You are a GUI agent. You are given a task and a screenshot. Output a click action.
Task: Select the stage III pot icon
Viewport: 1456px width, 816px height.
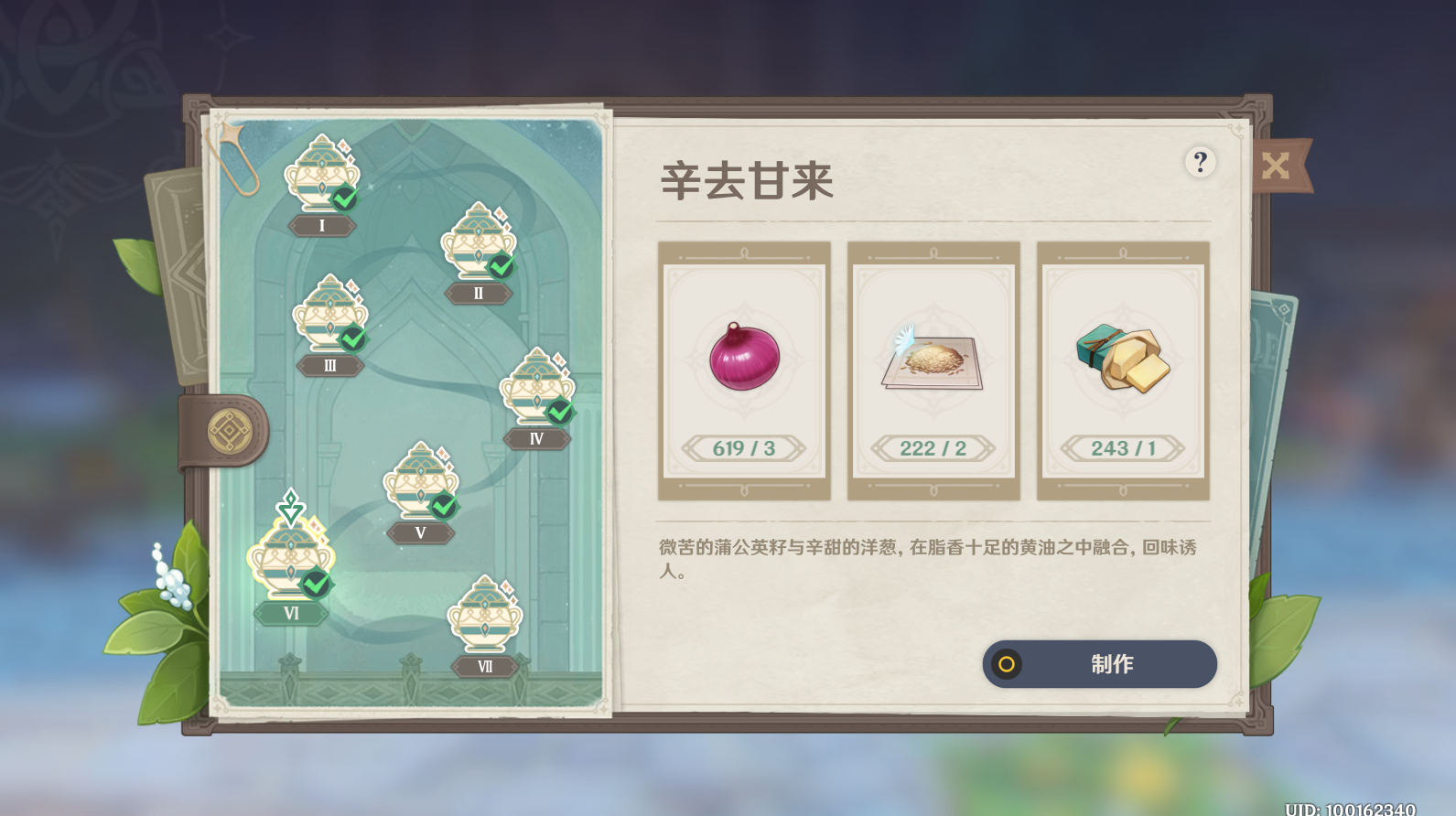[x=331, y=316]
